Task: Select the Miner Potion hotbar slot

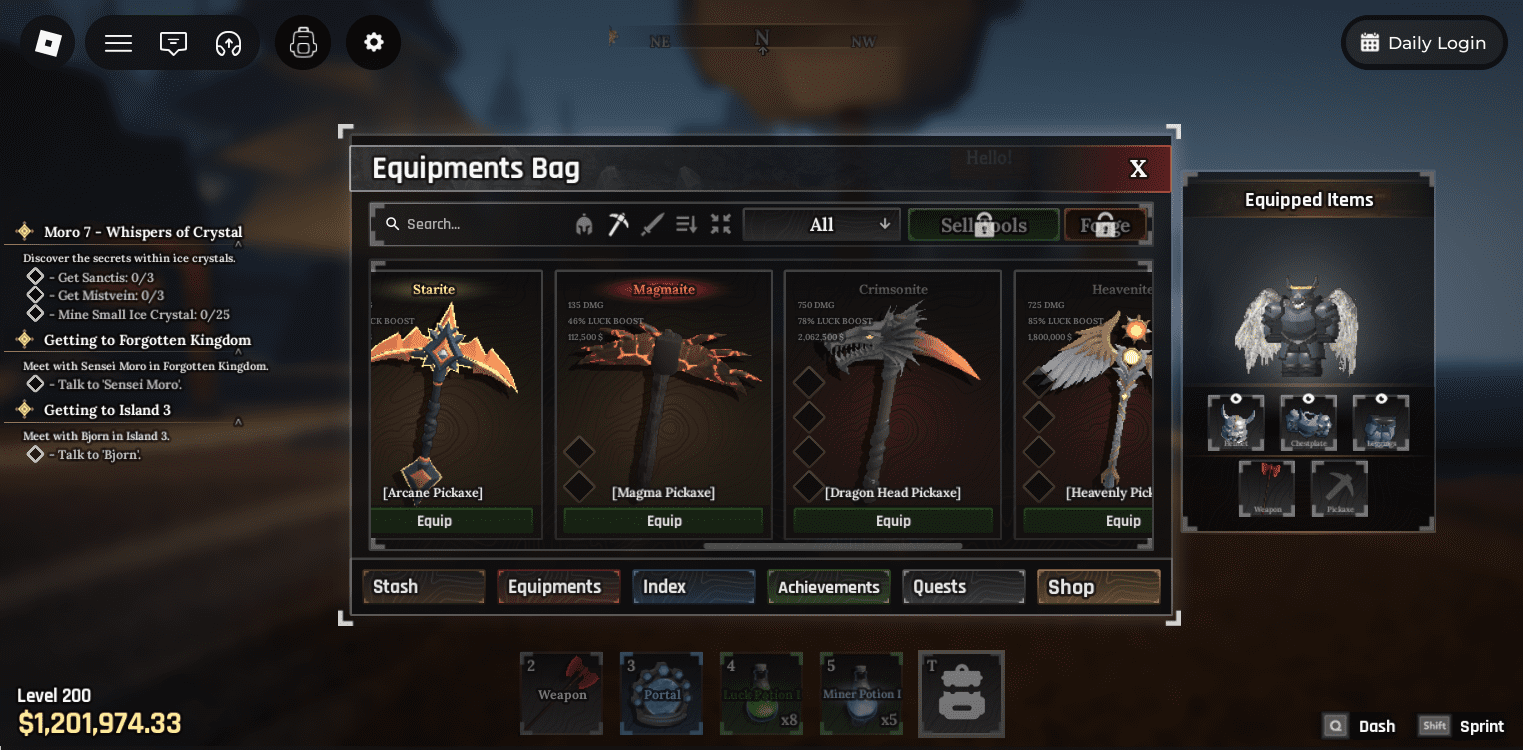Action: pyautogui.click(x=861, y=693)
